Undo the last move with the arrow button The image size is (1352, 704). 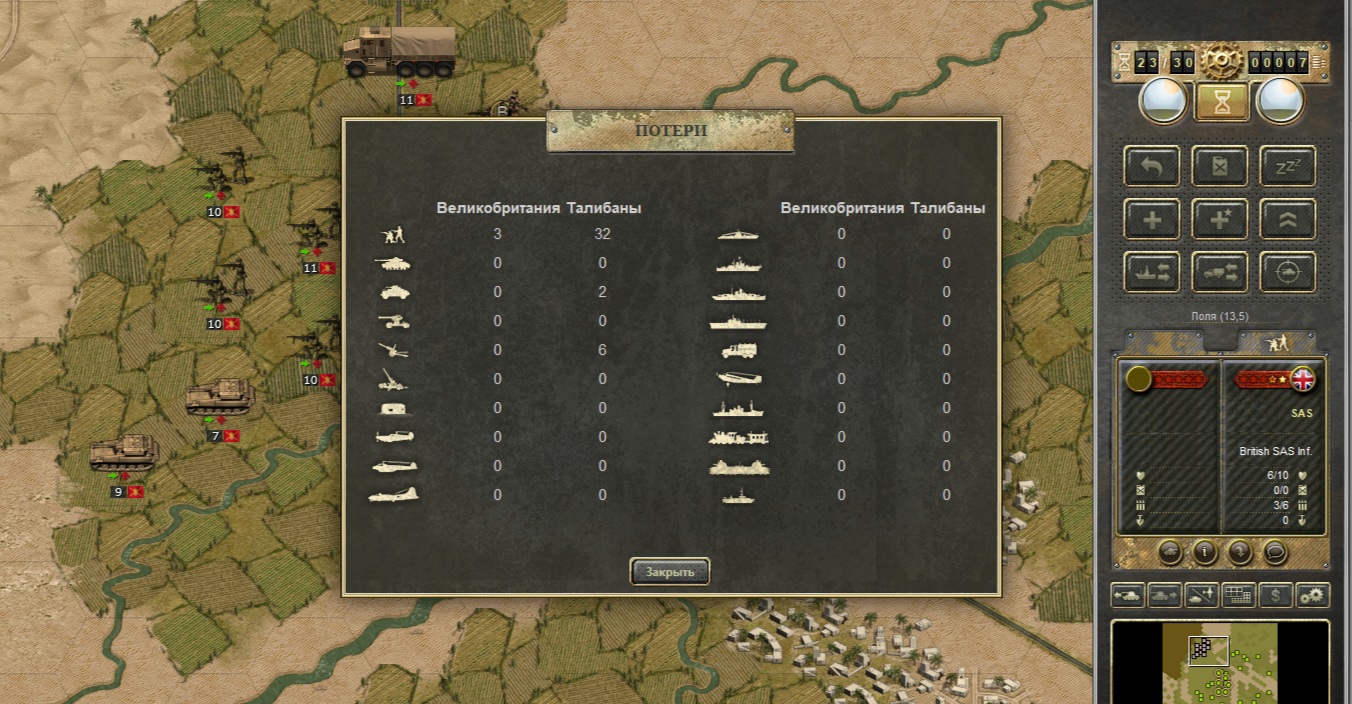tap(1152, 166)
